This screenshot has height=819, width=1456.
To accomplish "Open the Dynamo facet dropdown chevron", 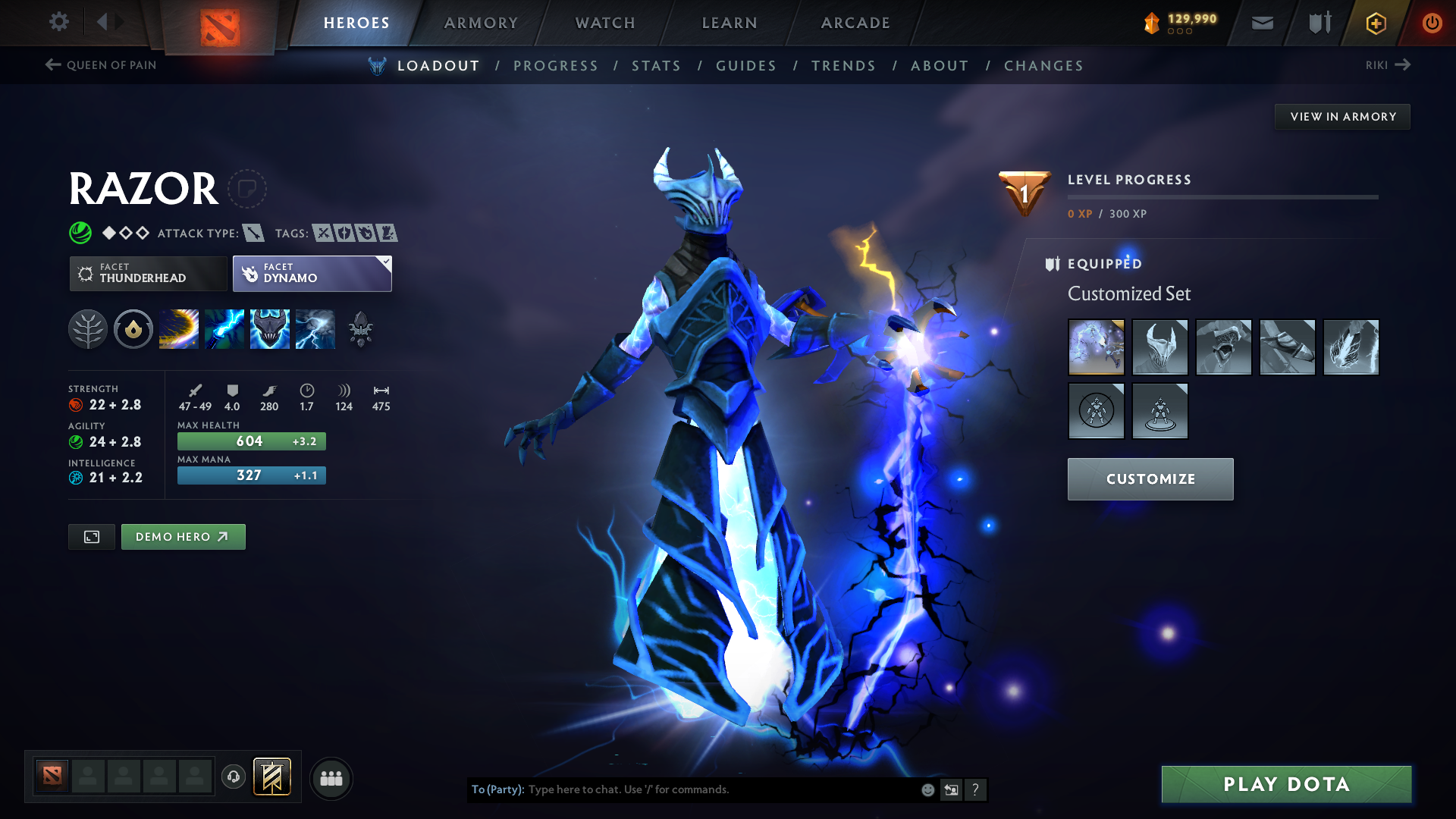I will coord(386,261).
